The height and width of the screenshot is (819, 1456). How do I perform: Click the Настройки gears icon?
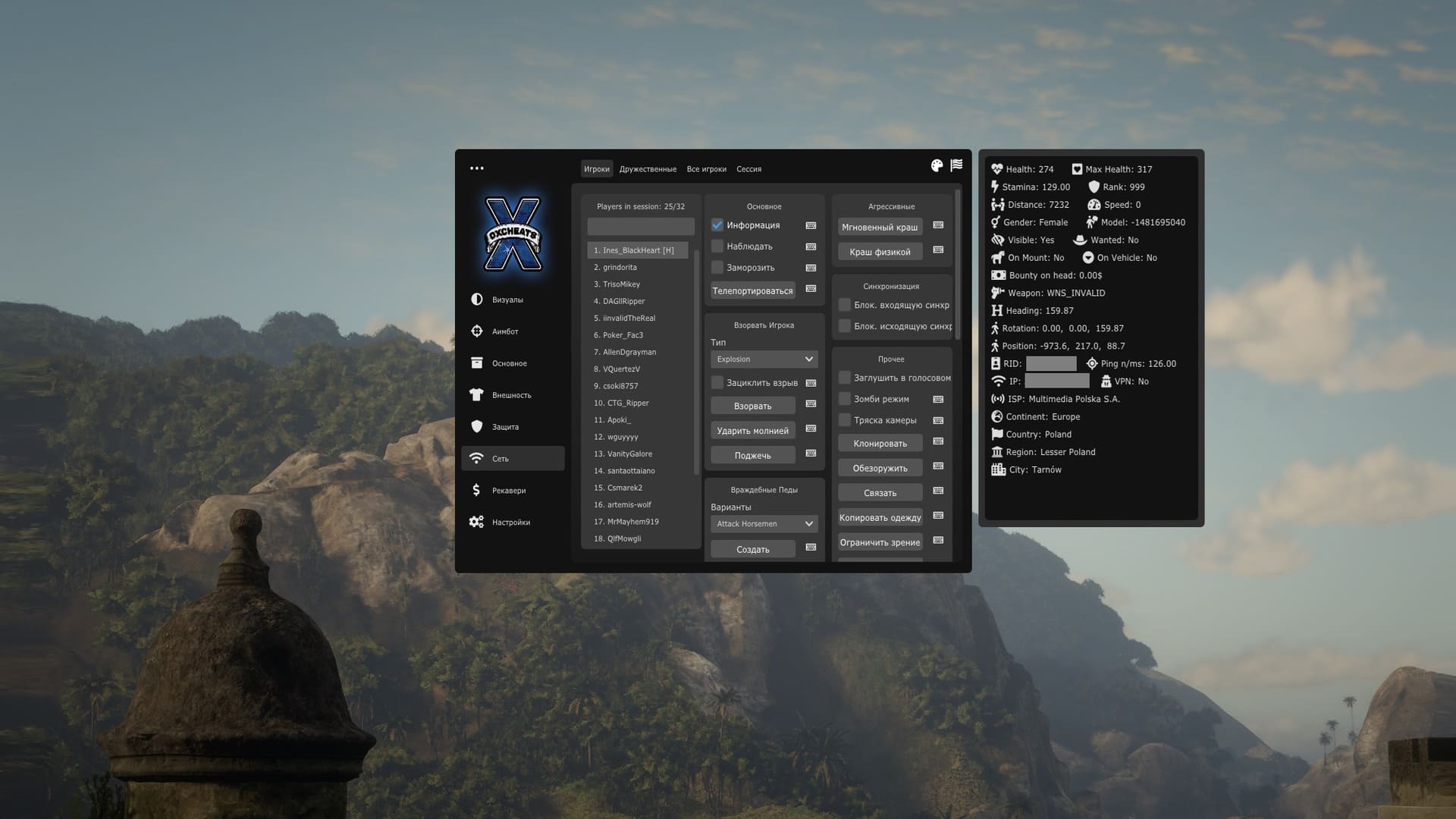coord(477,522)
